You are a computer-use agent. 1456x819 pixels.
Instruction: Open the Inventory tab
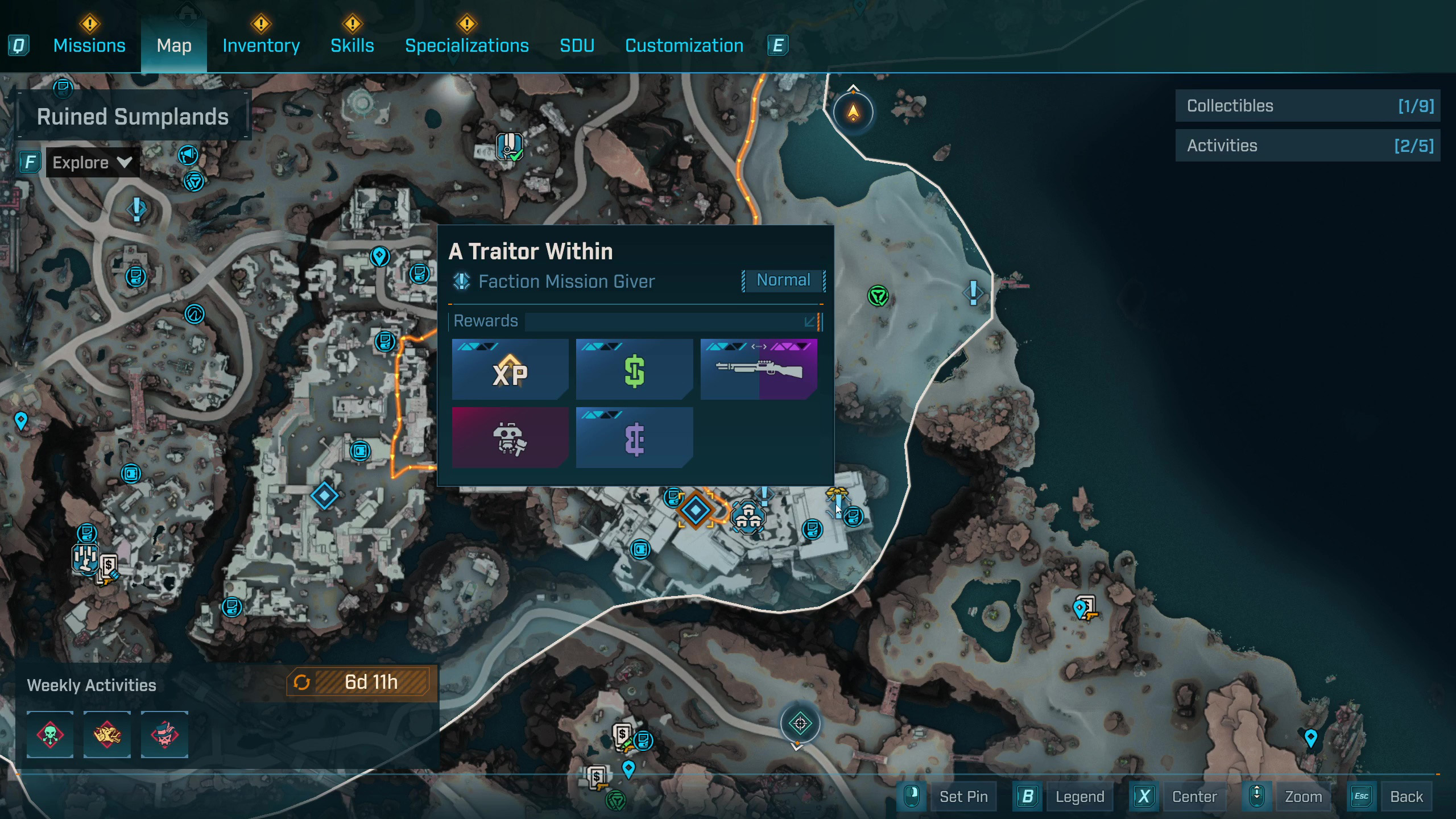(261, 45)
